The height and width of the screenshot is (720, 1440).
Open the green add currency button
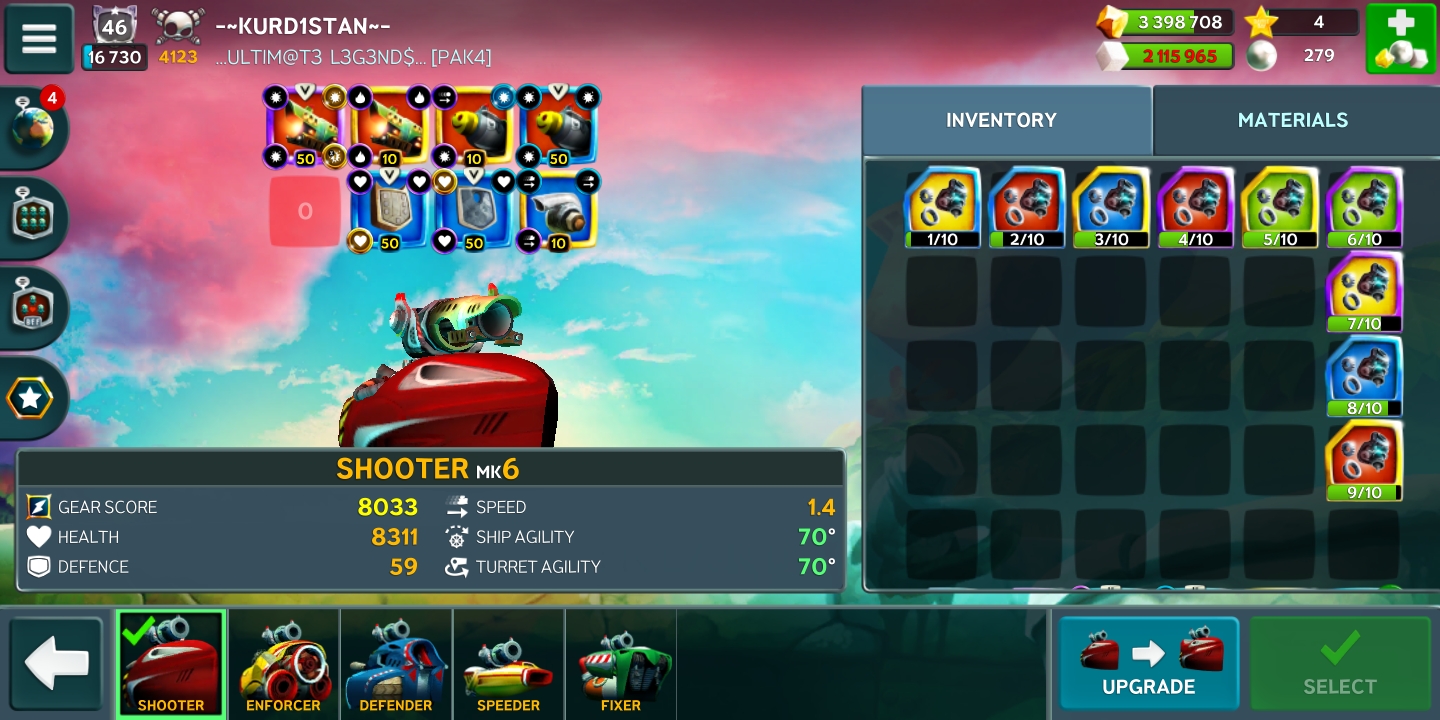point(1400,39)
